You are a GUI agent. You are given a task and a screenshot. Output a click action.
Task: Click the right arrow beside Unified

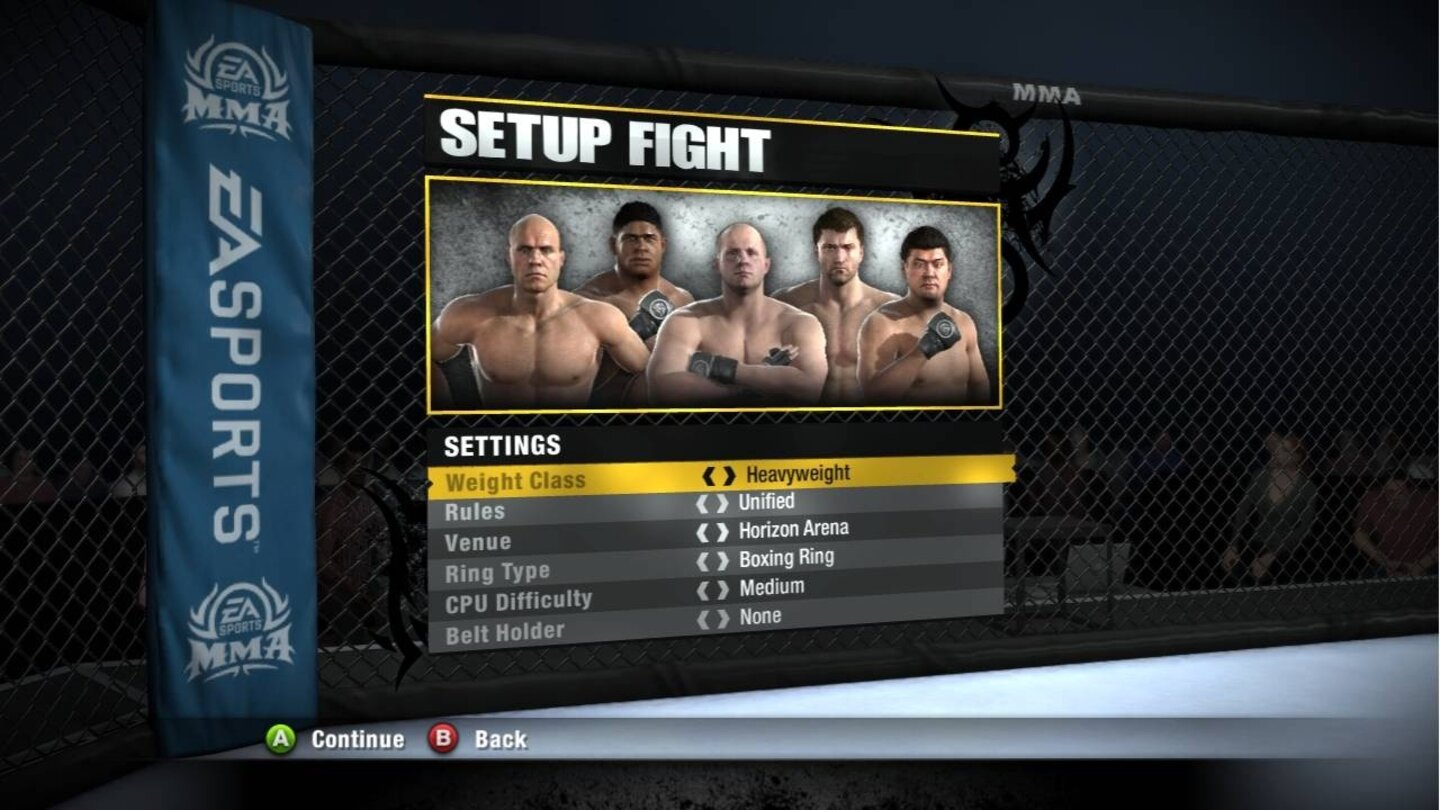click(724, 501)
